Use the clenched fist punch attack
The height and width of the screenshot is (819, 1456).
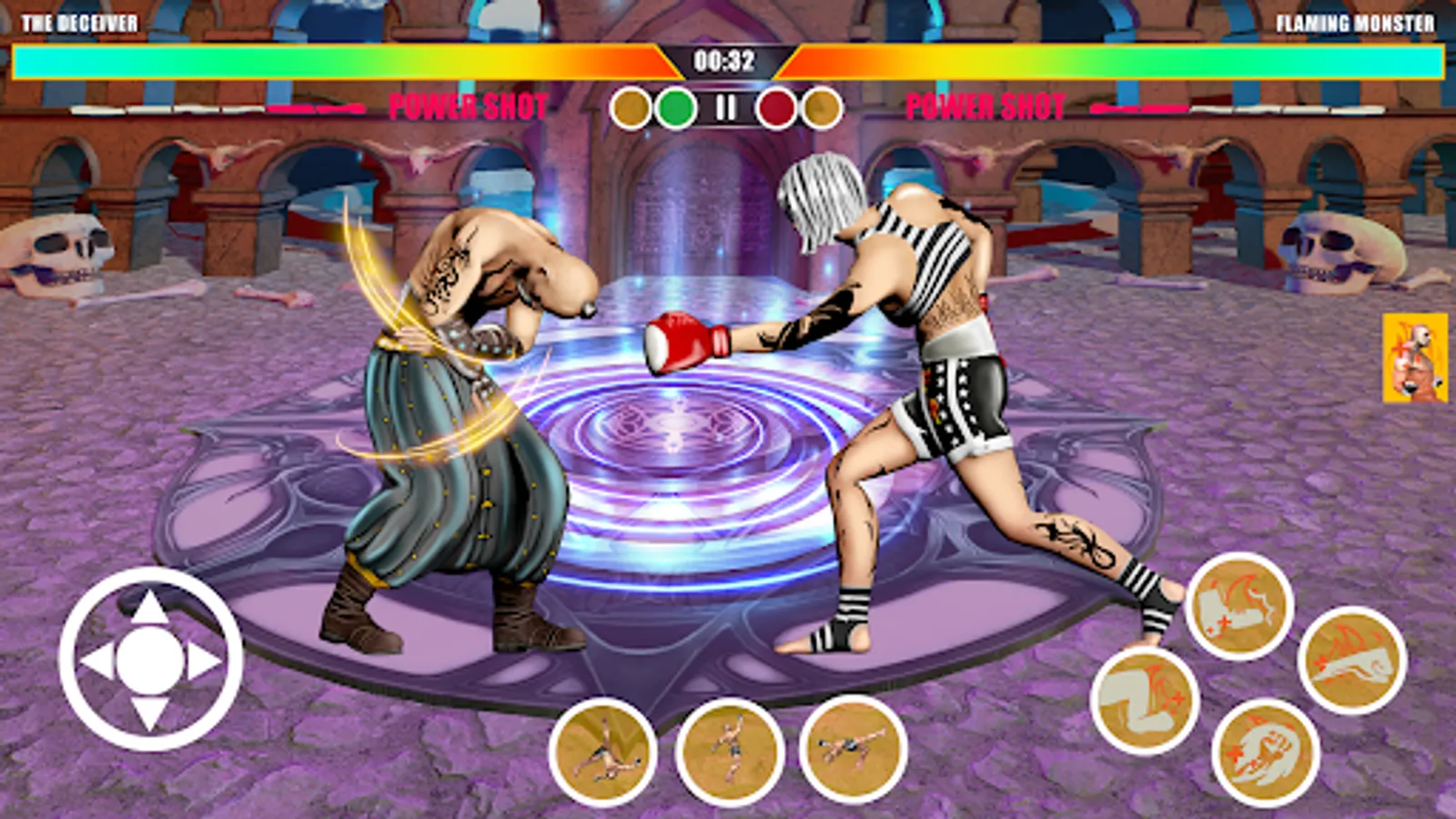point(1265,753)
